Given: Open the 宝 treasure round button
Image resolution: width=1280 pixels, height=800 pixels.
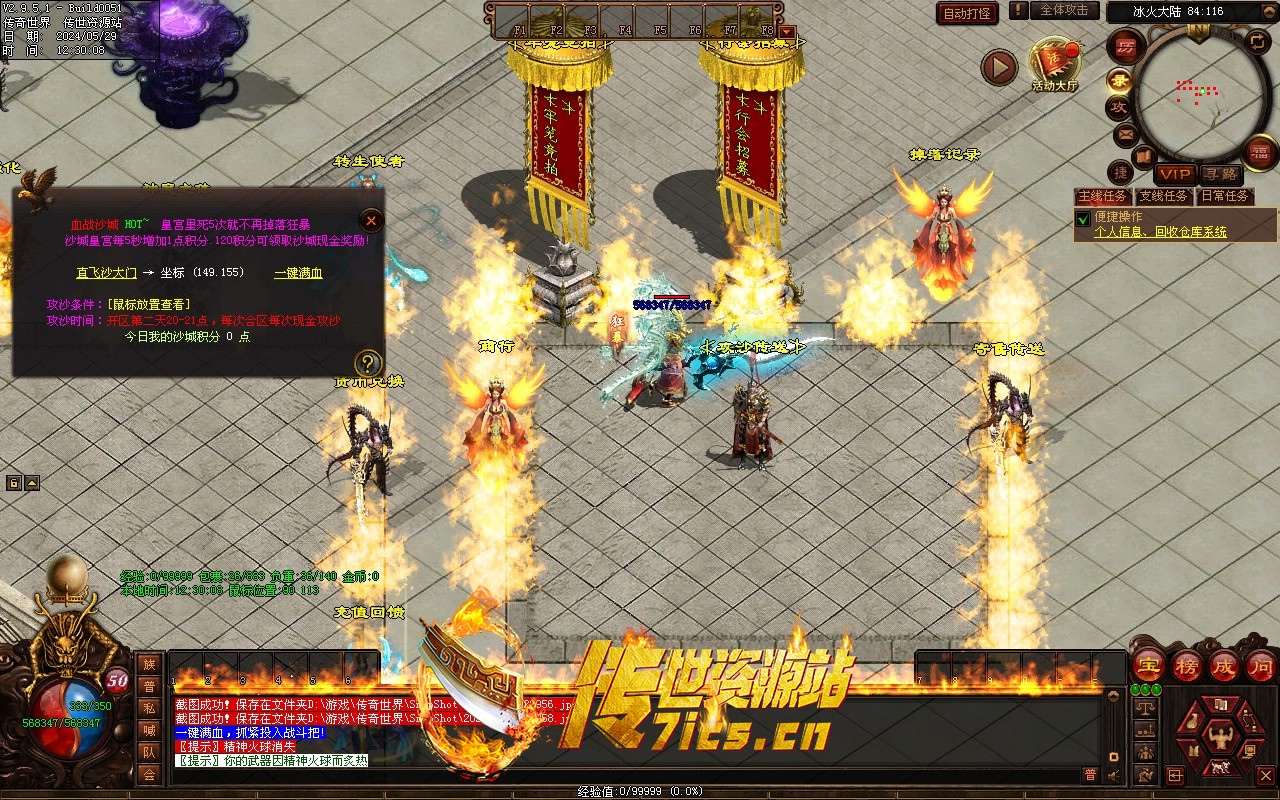Looking at the screenshot, I should 1149,664.
